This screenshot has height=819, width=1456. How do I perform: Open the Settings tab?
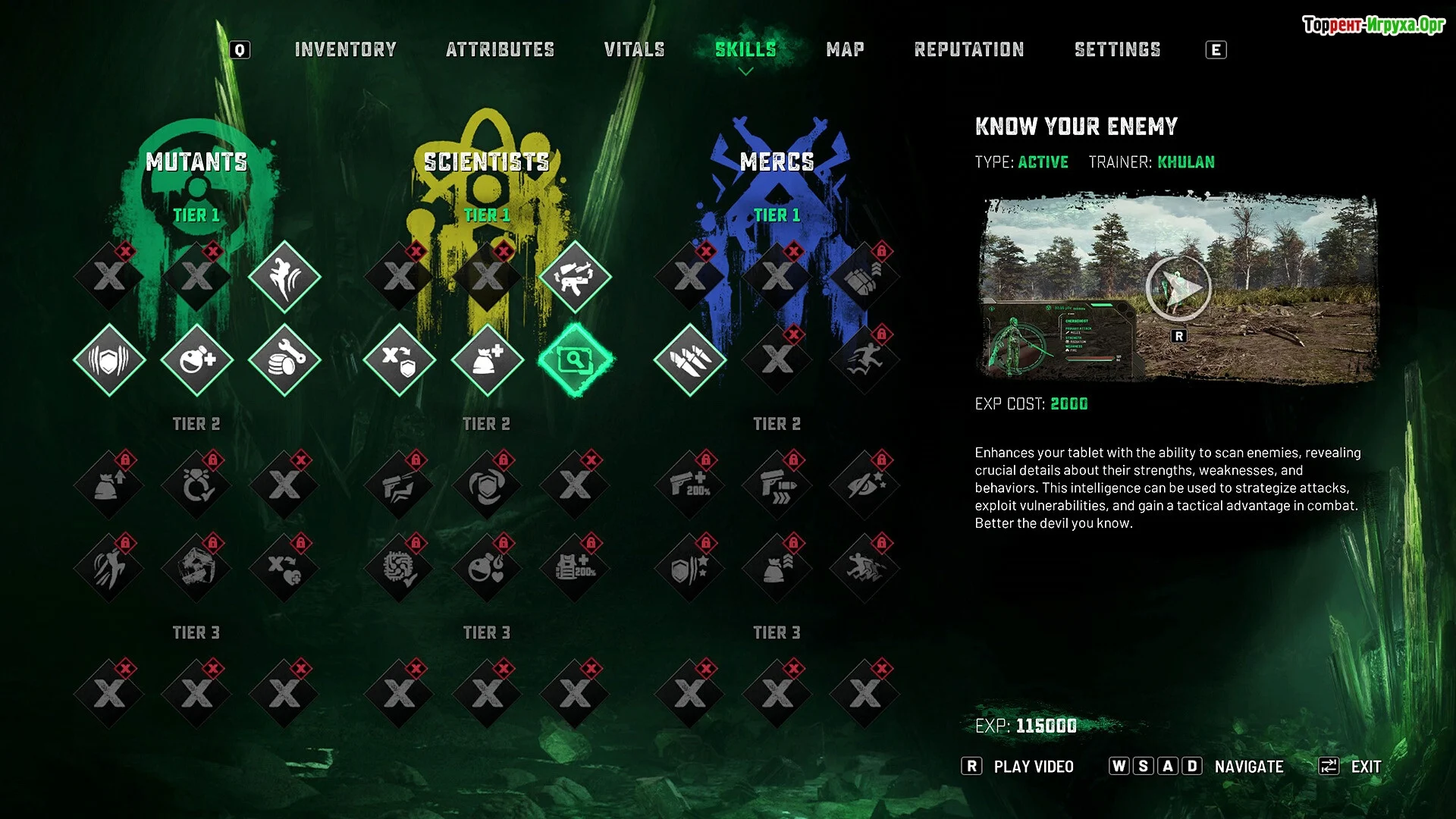[x=1117, y=50]
